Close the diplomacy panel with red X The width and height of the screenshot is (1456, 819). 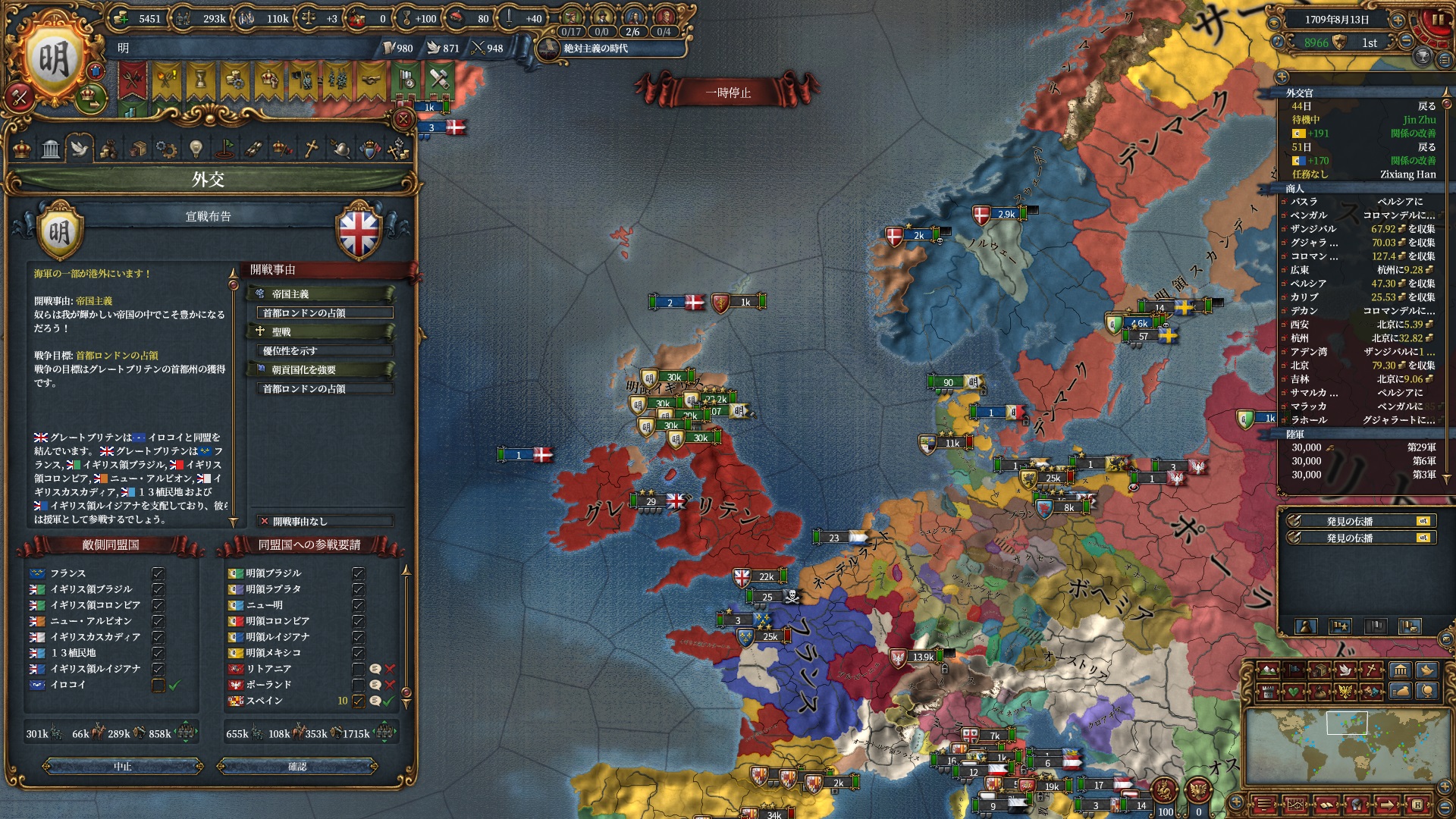coord(403,119)
